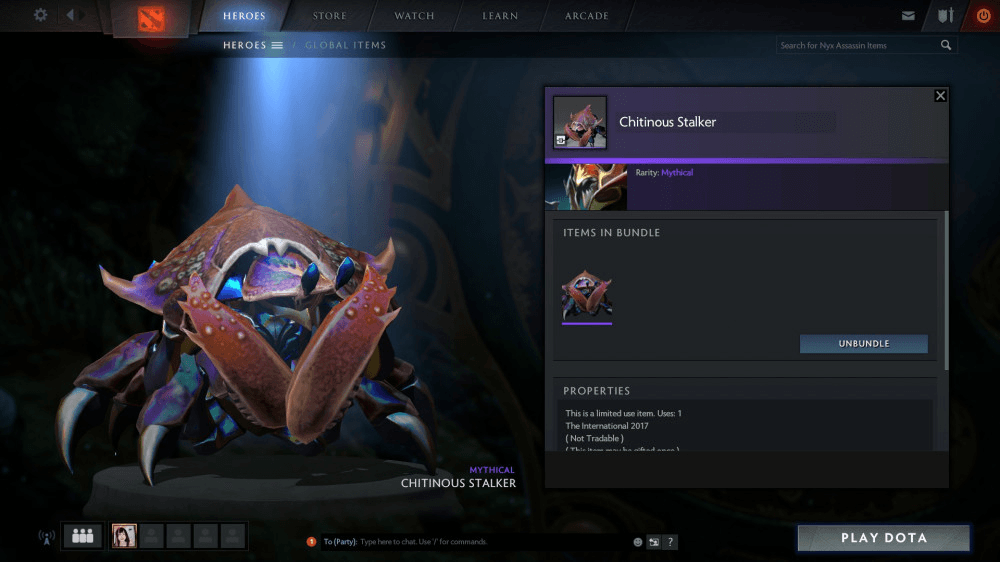Viewport: 1000px width, 562px height.
Task: Go to Global Items
Action: coord(345,45)
